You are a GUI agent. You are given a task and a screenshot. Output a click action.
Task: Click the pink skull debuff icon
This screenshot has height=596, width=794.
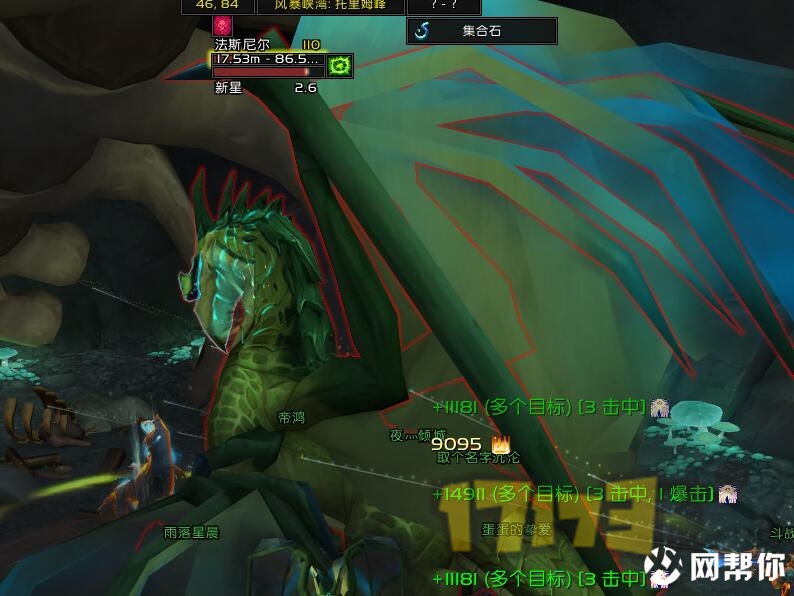click(222, 27)
